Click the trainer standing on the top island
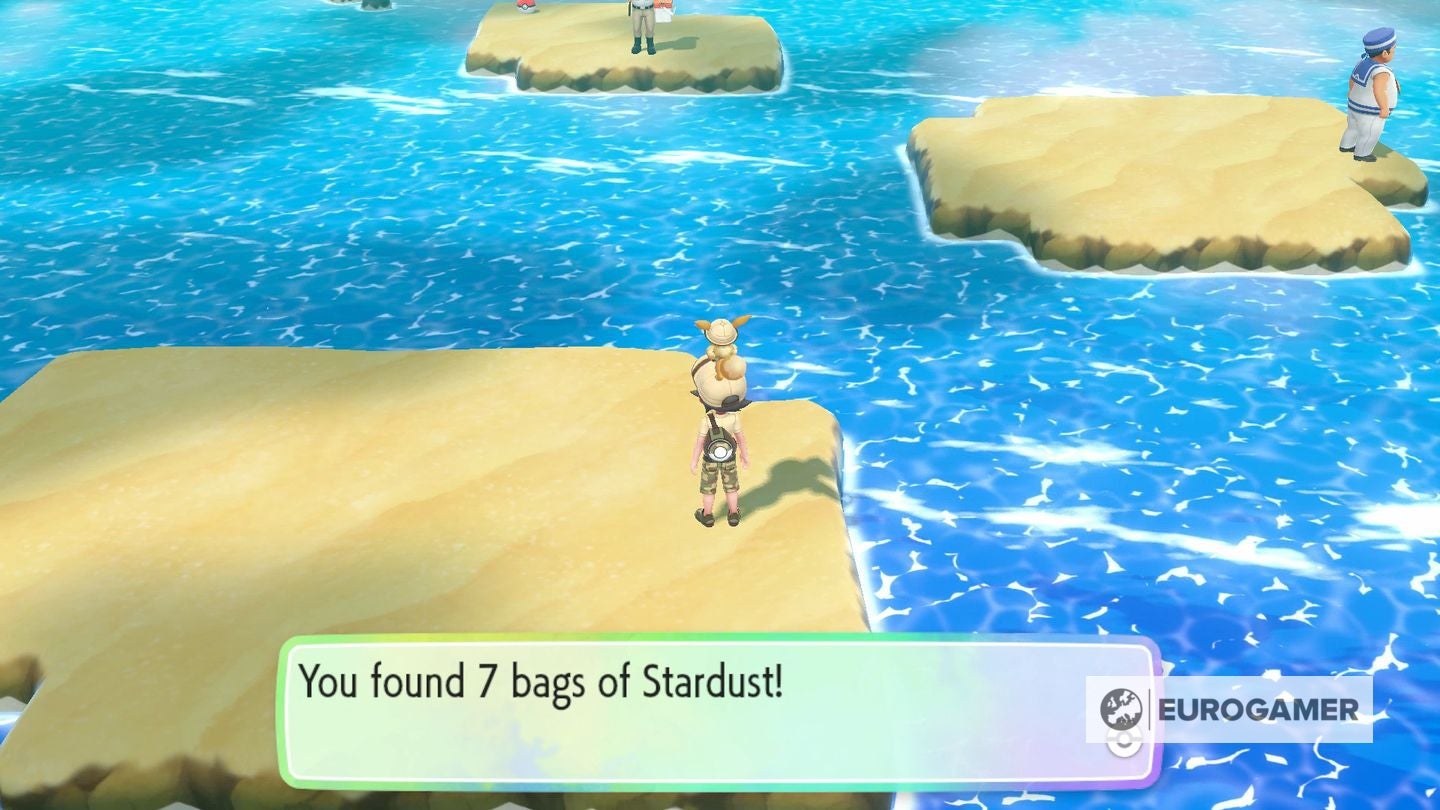 [x=640, y=22]
